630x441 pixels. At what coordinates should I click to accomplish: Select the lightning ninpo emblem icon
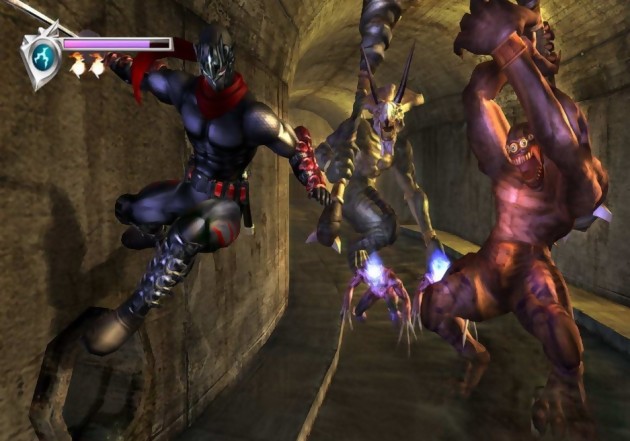coord(42,58)
